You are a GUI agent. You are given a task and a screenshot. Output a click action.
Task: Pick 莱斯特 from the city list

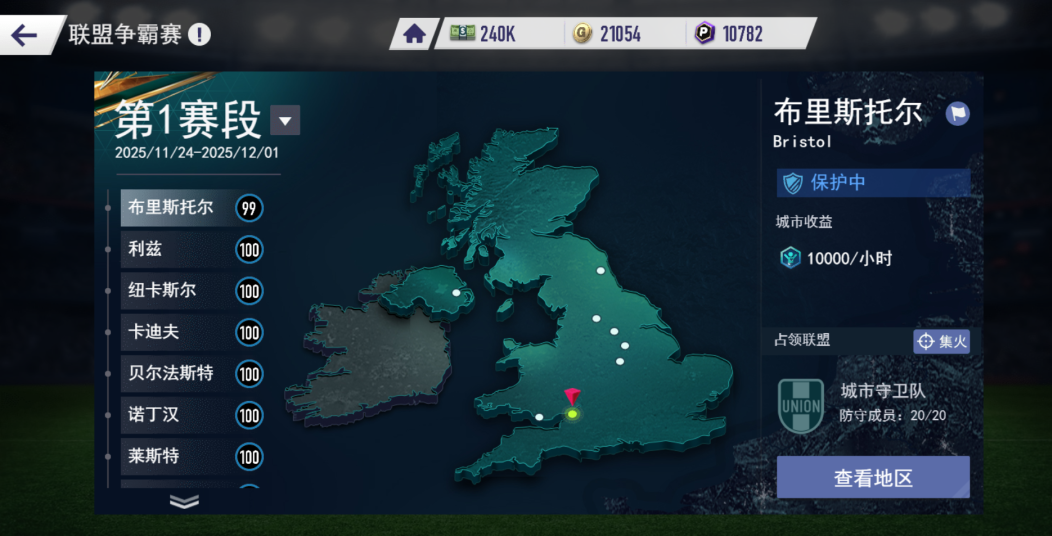172,457
